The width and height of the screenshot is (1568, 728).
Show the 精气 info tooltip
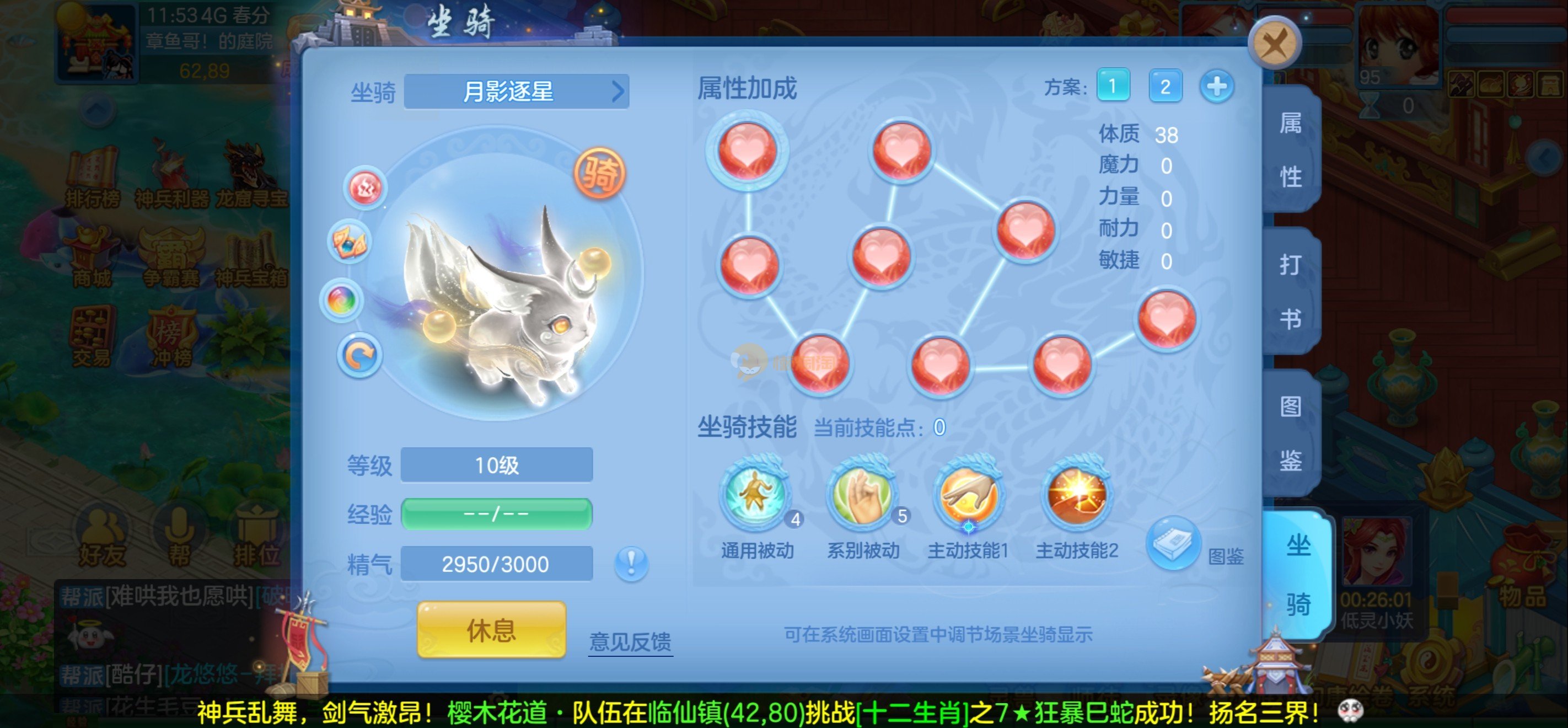(631, 563)
